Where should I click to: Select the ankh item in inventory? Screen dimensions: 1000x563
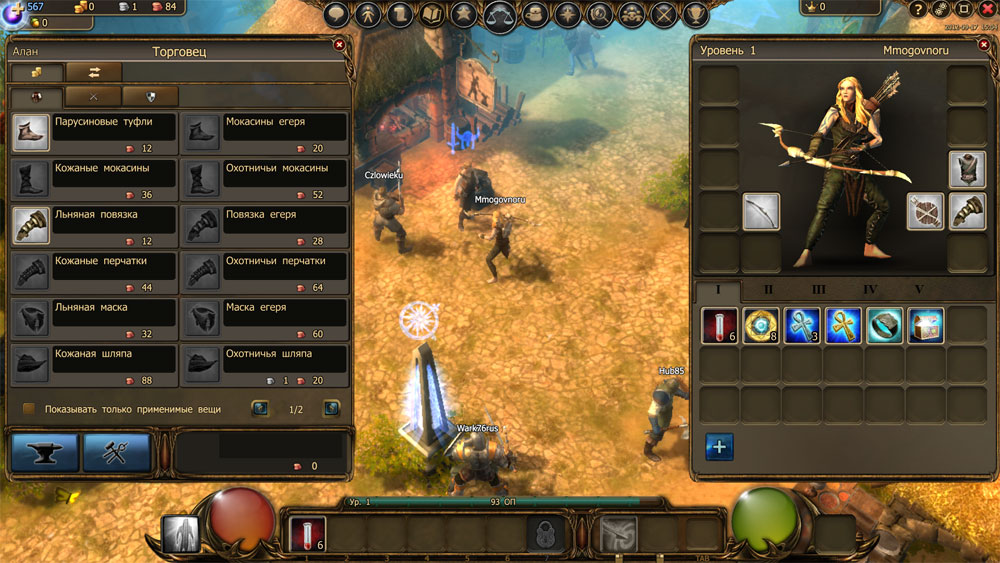click(843, 326)
